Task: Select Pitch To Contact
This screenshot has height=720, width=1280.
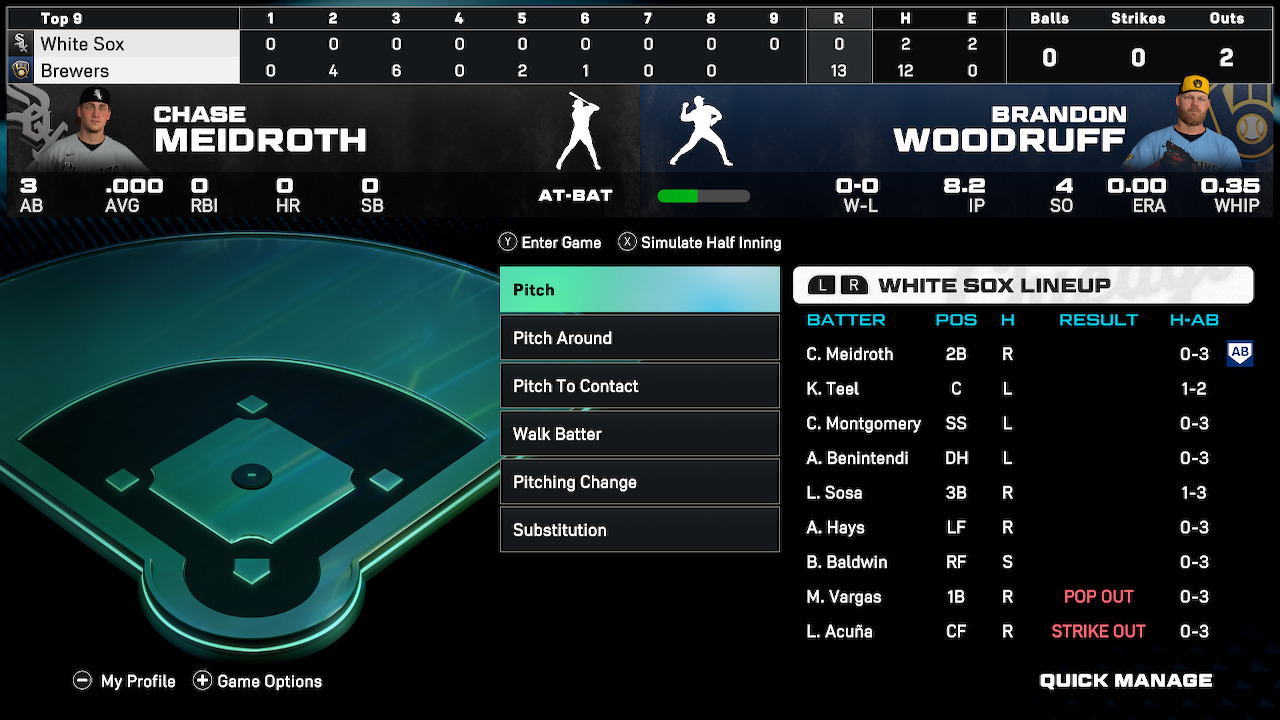Action: pos(639,386)
